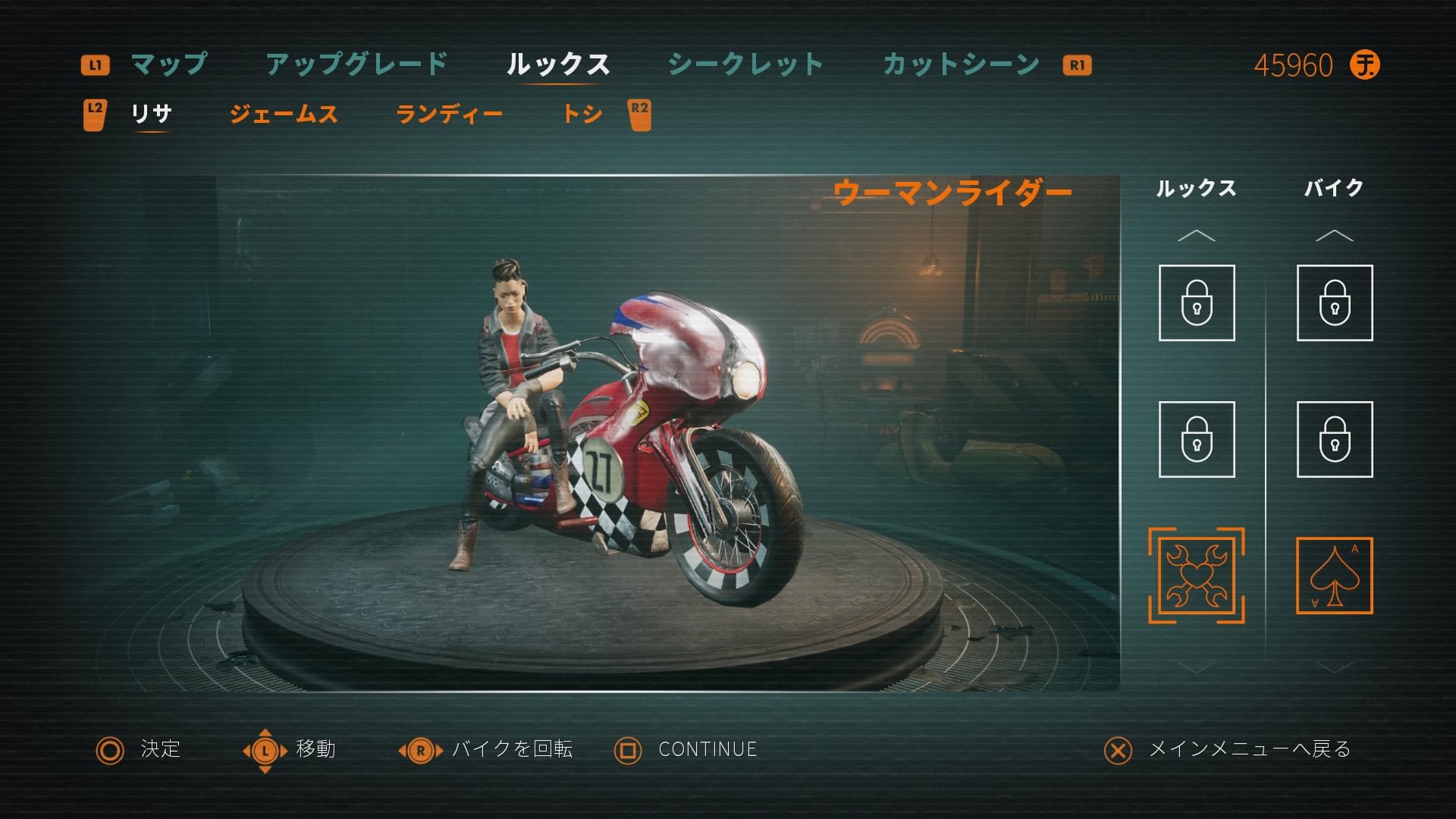Confirm with 決定
The image size is (1456, 819).
click(160, 749)
